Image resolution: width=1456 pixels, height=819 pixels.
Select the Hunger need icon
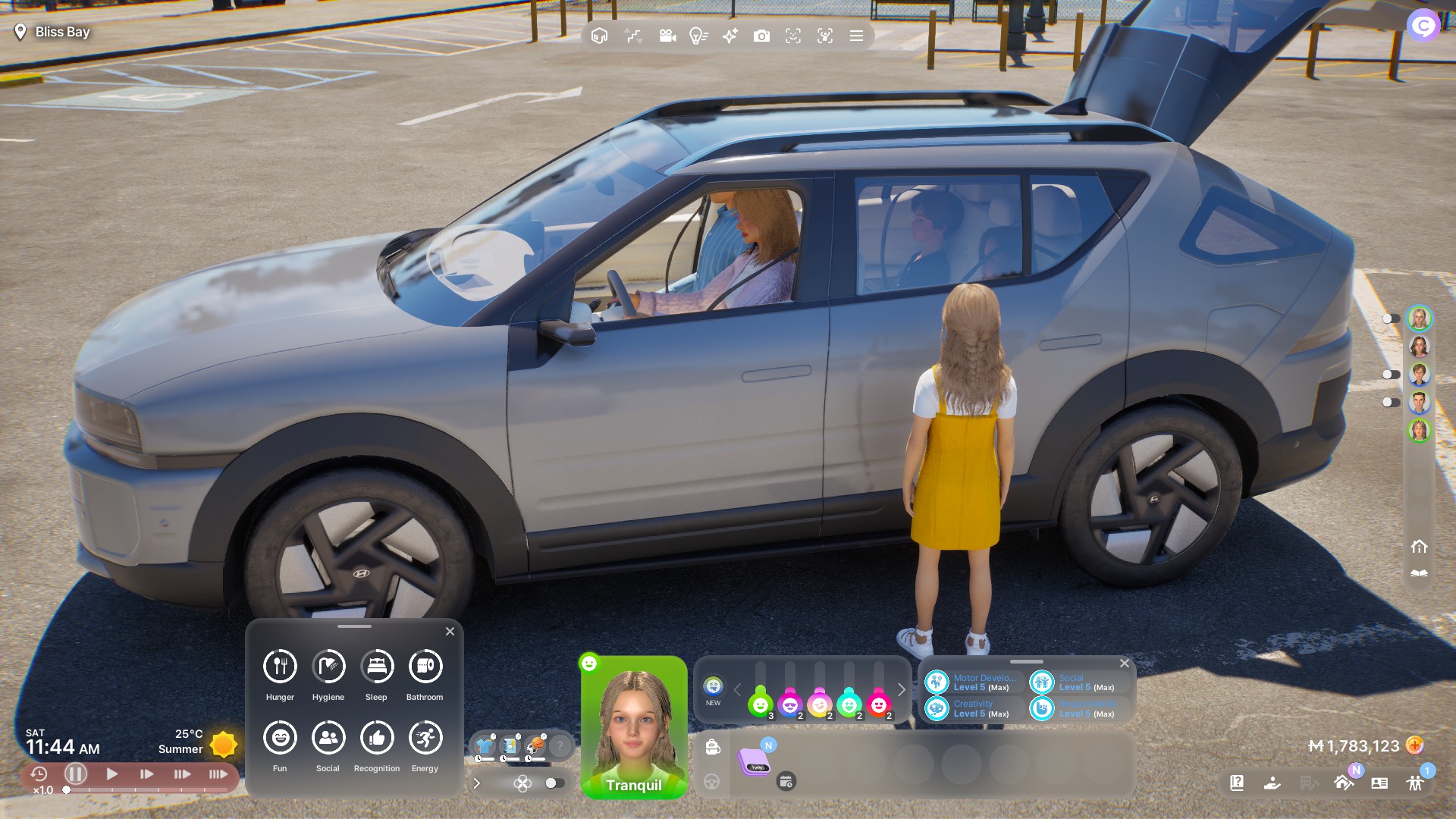pyautogui.click(x=280, y=667)
